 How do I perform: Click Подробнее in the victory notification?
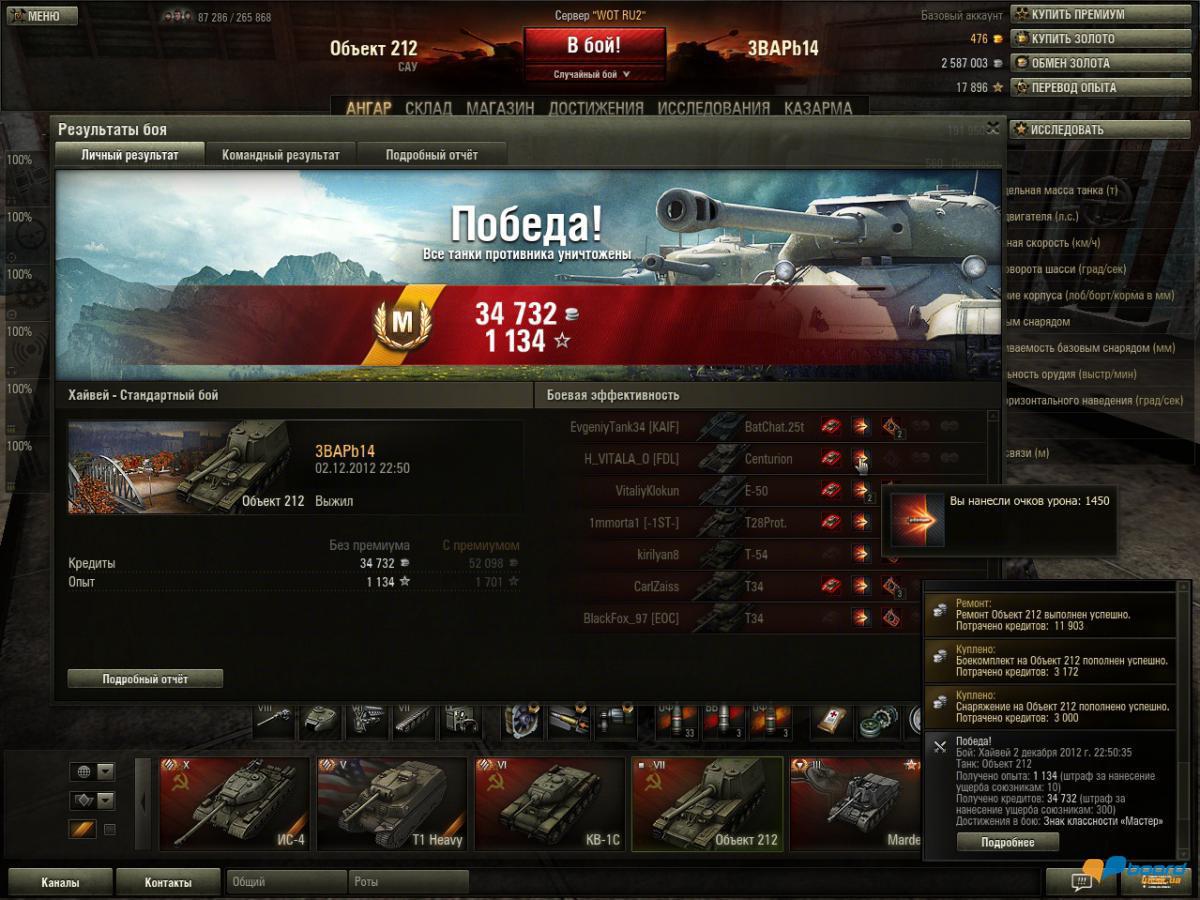tap(1007, 842)
